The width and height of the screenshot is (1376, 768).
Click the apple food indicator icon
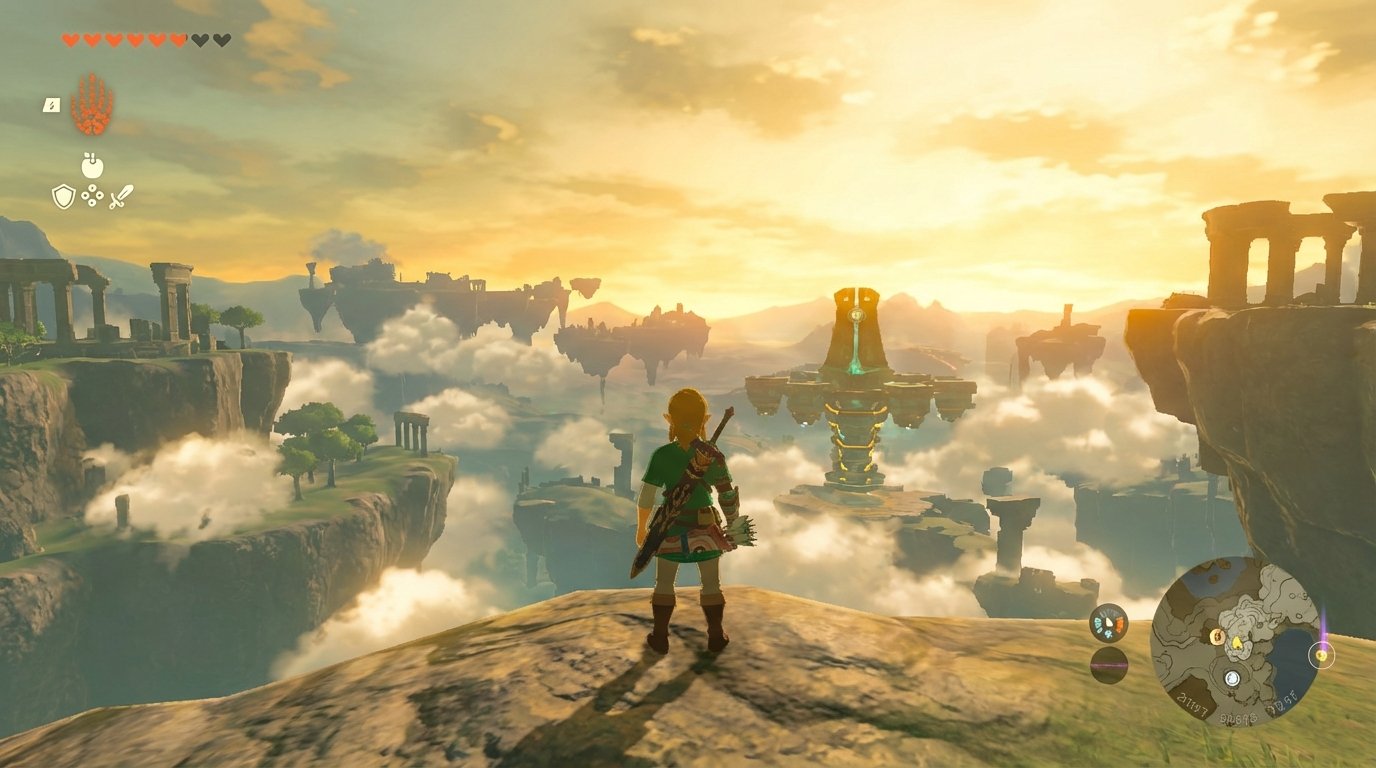coord(93,166)
